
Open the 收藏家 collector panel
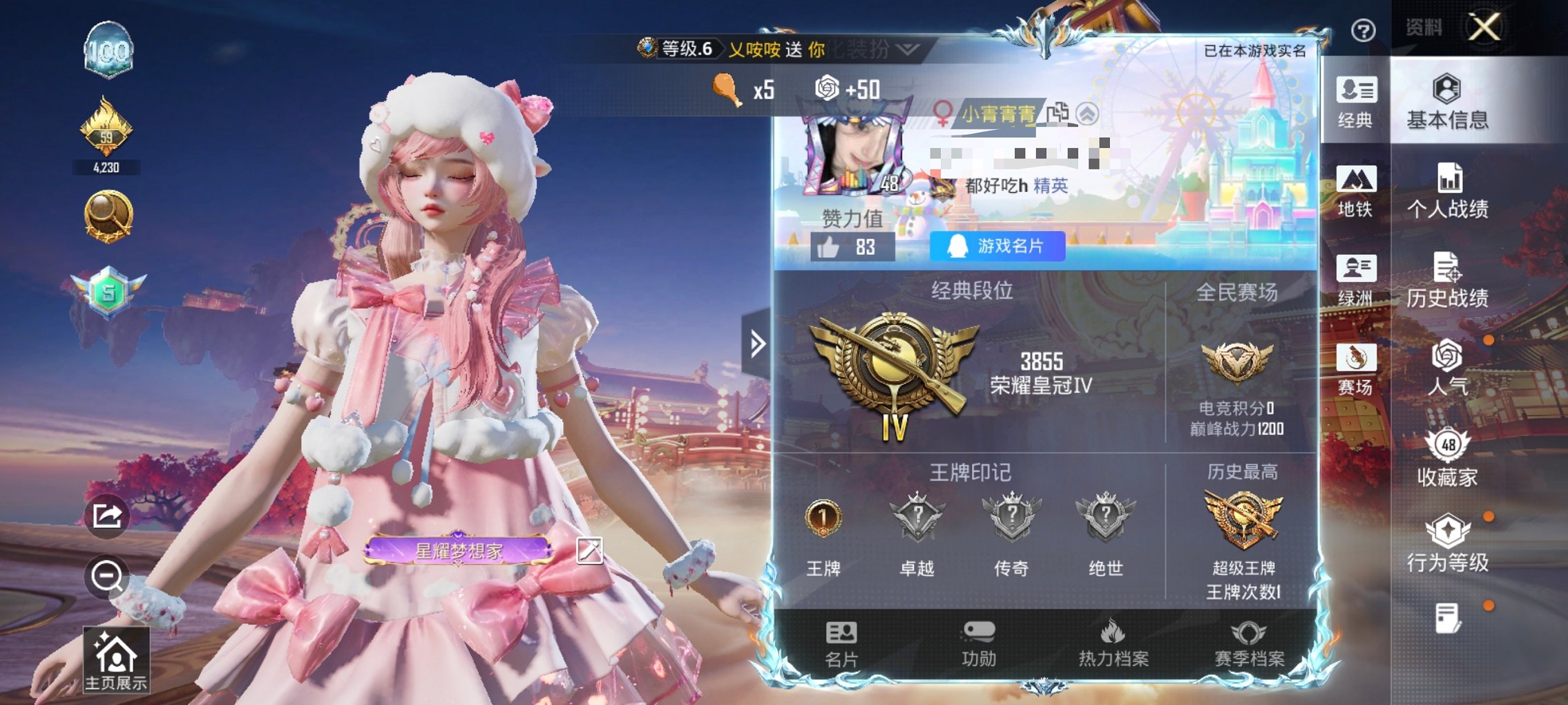point(1451,460)
